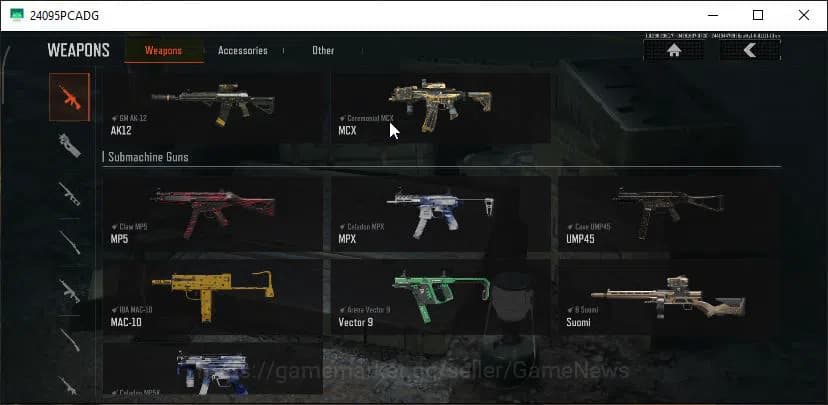Close the game window
The width and height of the screenshot is (828, 405).
pos(804,15)
